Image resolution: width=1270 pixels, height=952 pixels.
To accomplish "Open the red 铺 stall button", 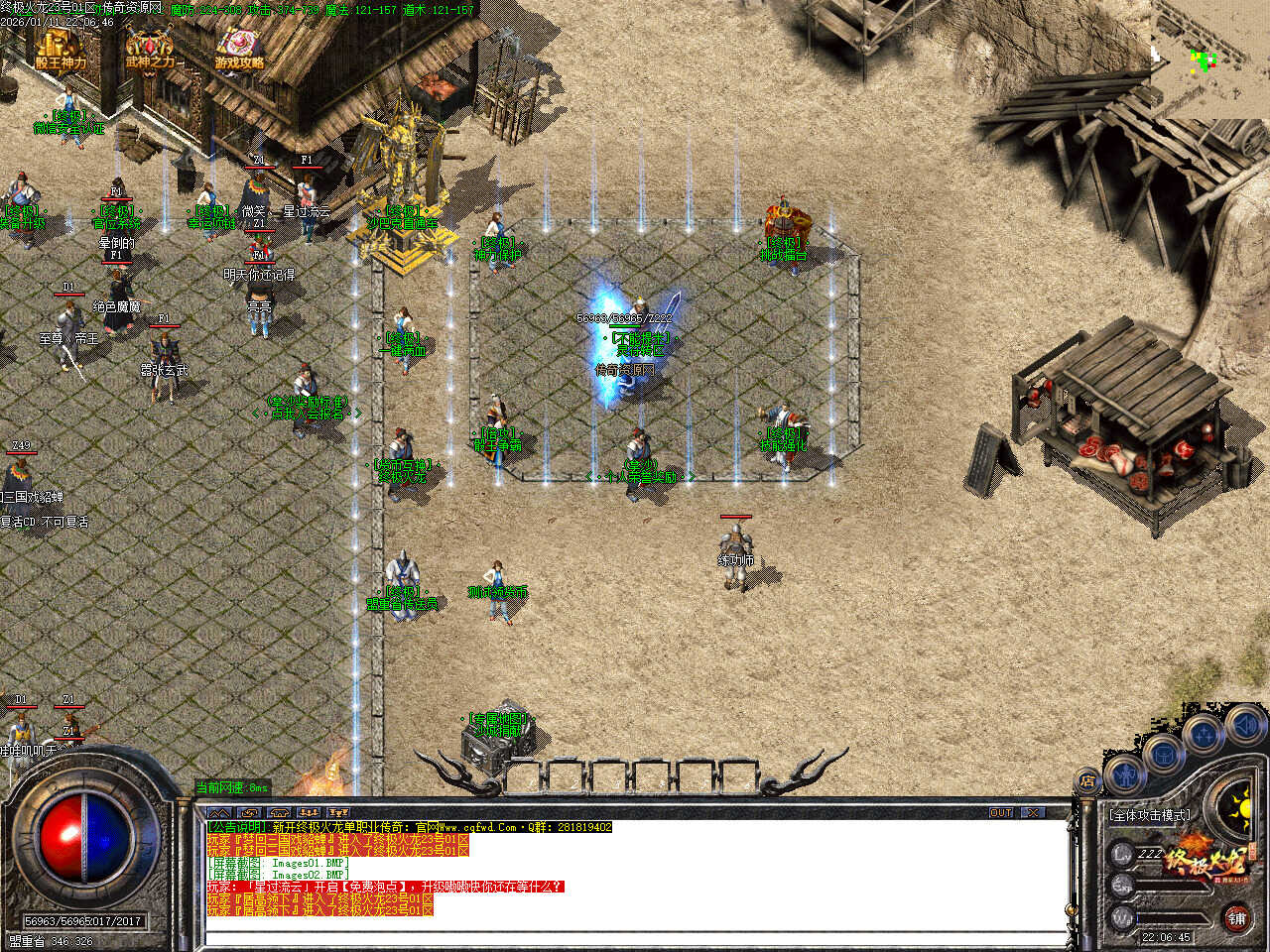I will [1237, 917].
